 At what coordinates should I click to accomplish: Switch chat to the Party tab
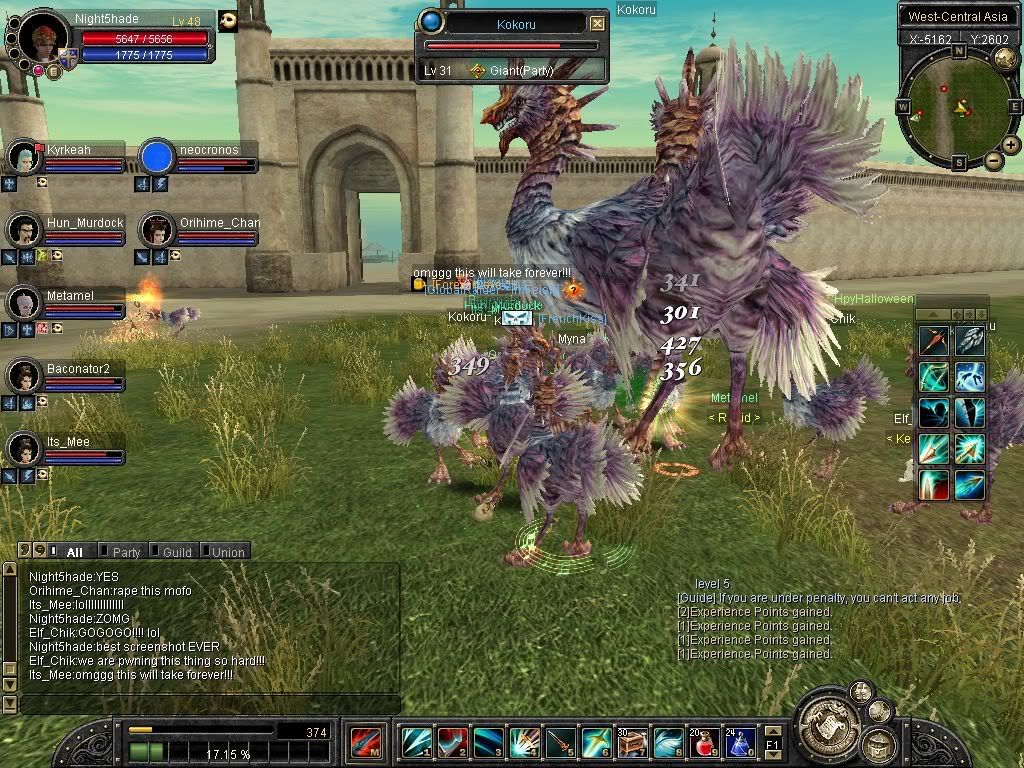[124, 551]
